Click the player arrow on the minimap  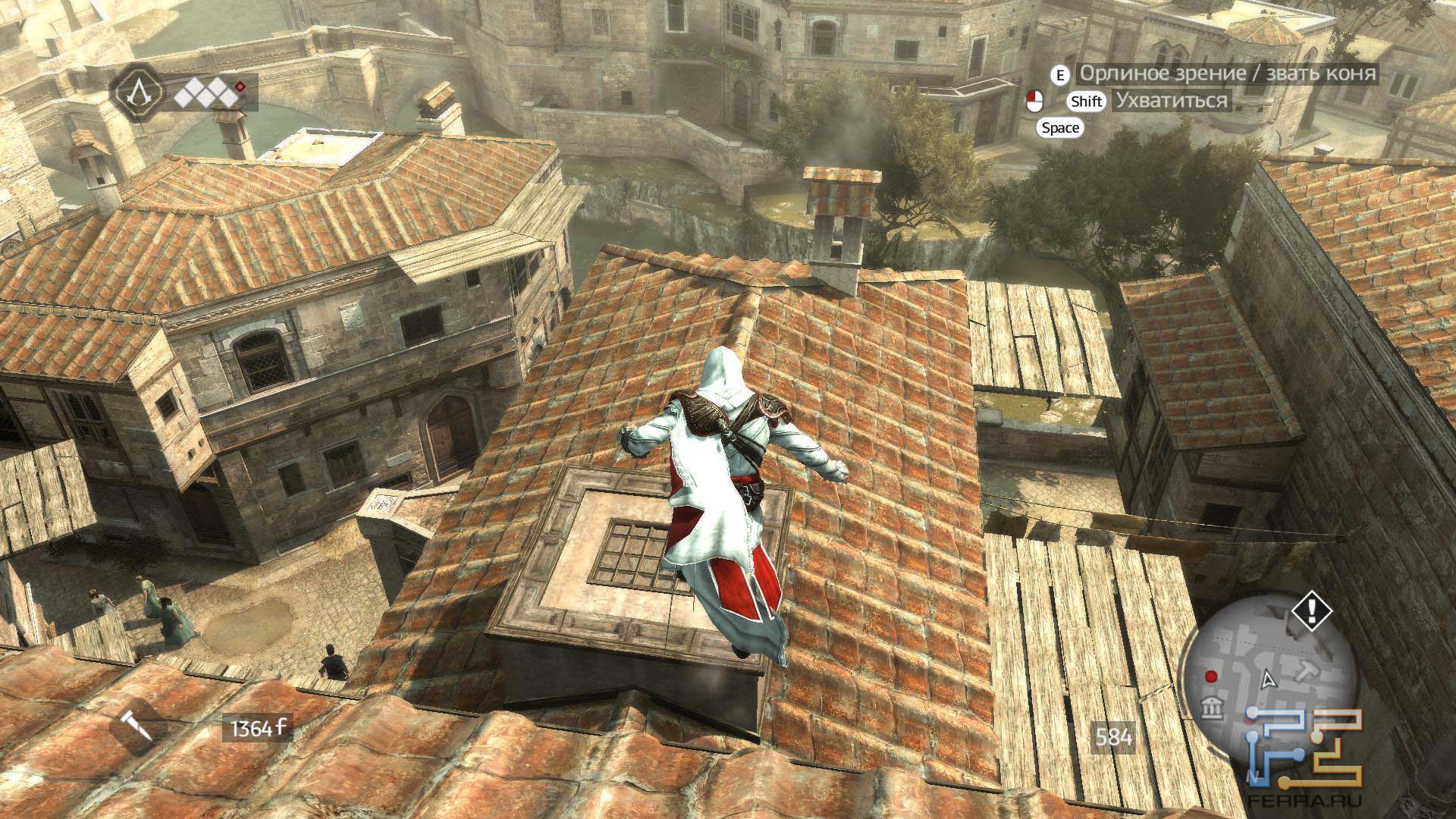tap(1266, 679)
